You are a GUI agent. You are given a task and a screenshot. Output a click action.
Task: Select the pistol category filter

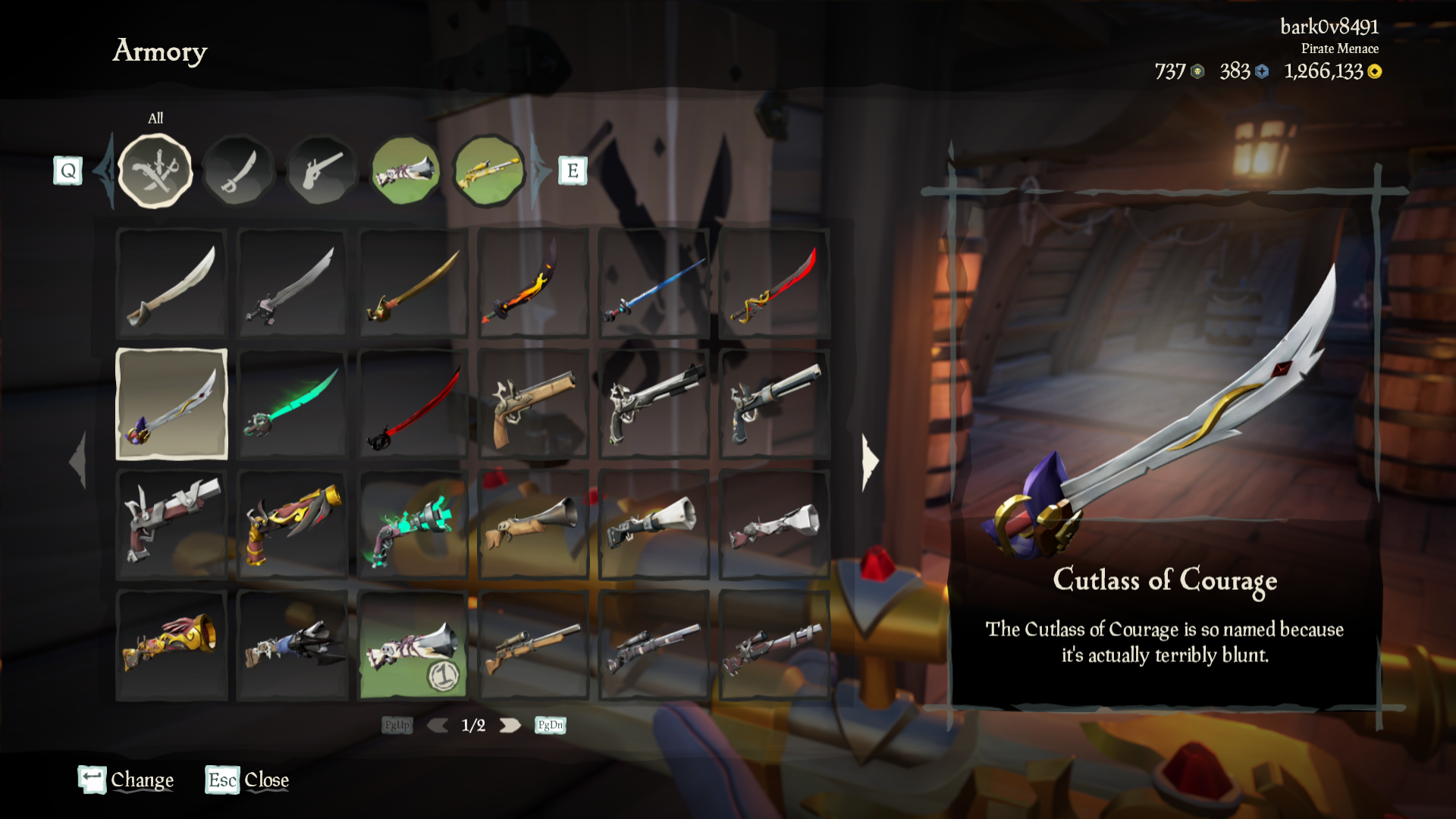coord(322,169)
